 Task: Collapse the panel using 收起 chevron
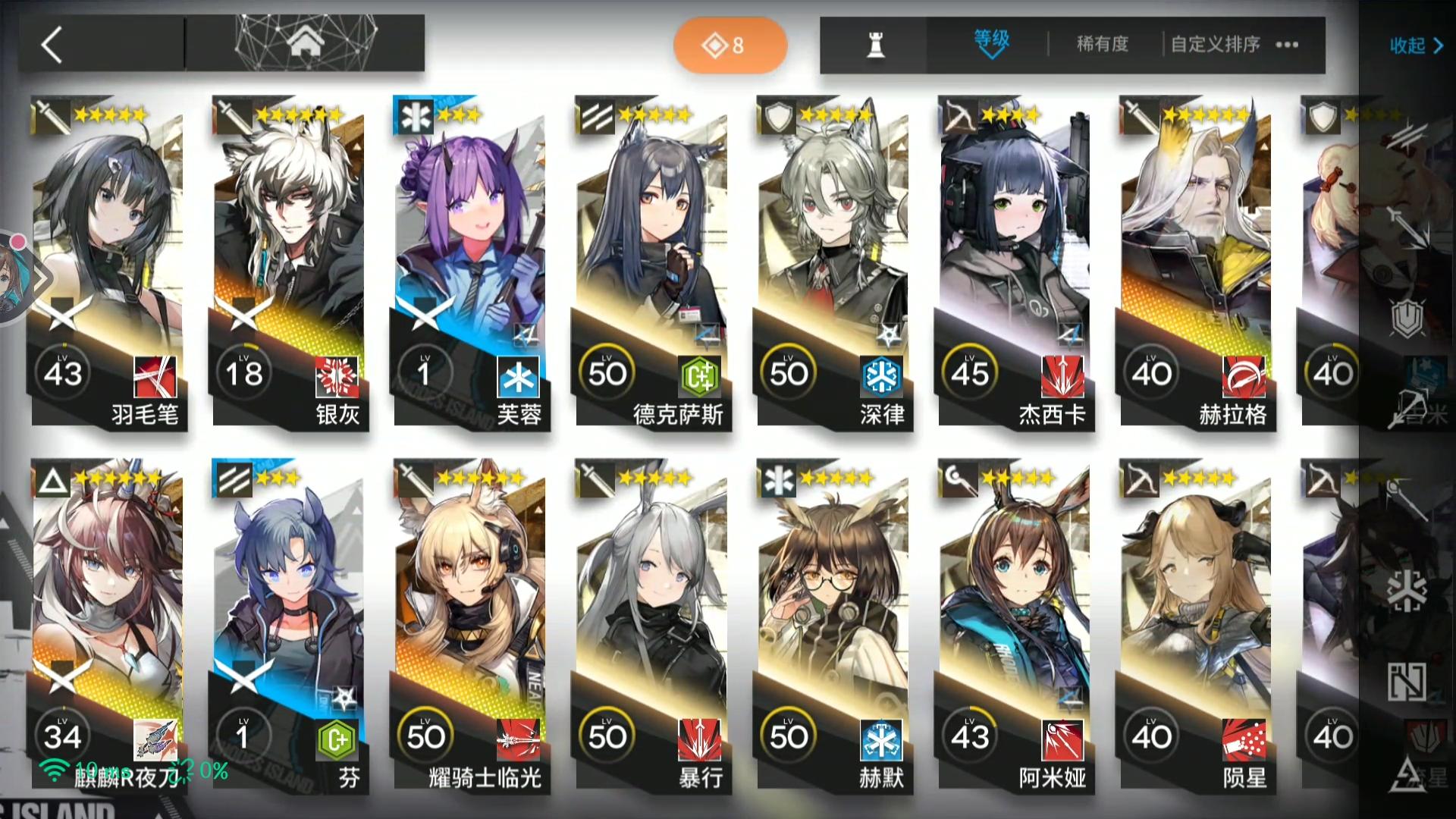click(x=1417, y=45)
